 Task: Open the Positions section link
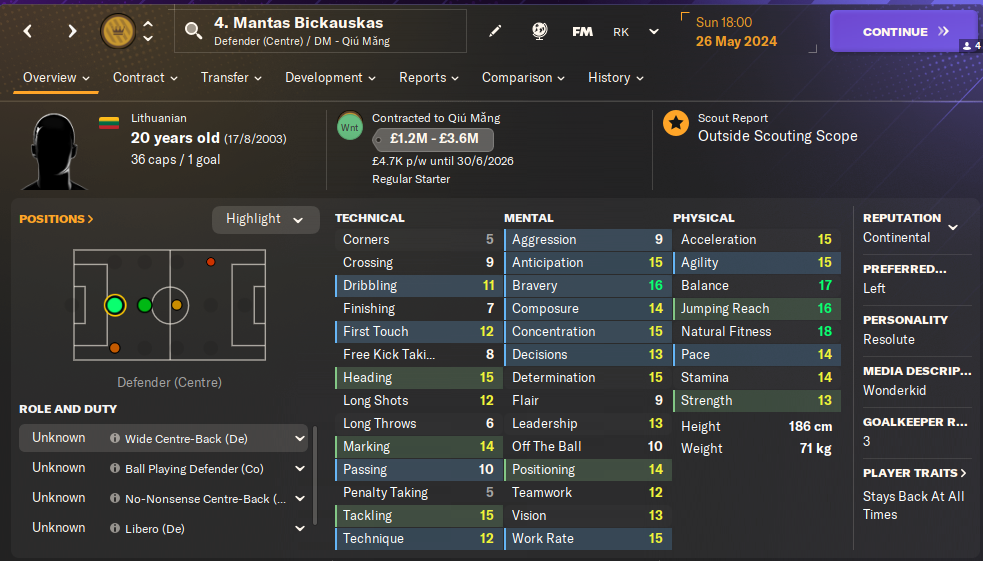pos(56,219)
